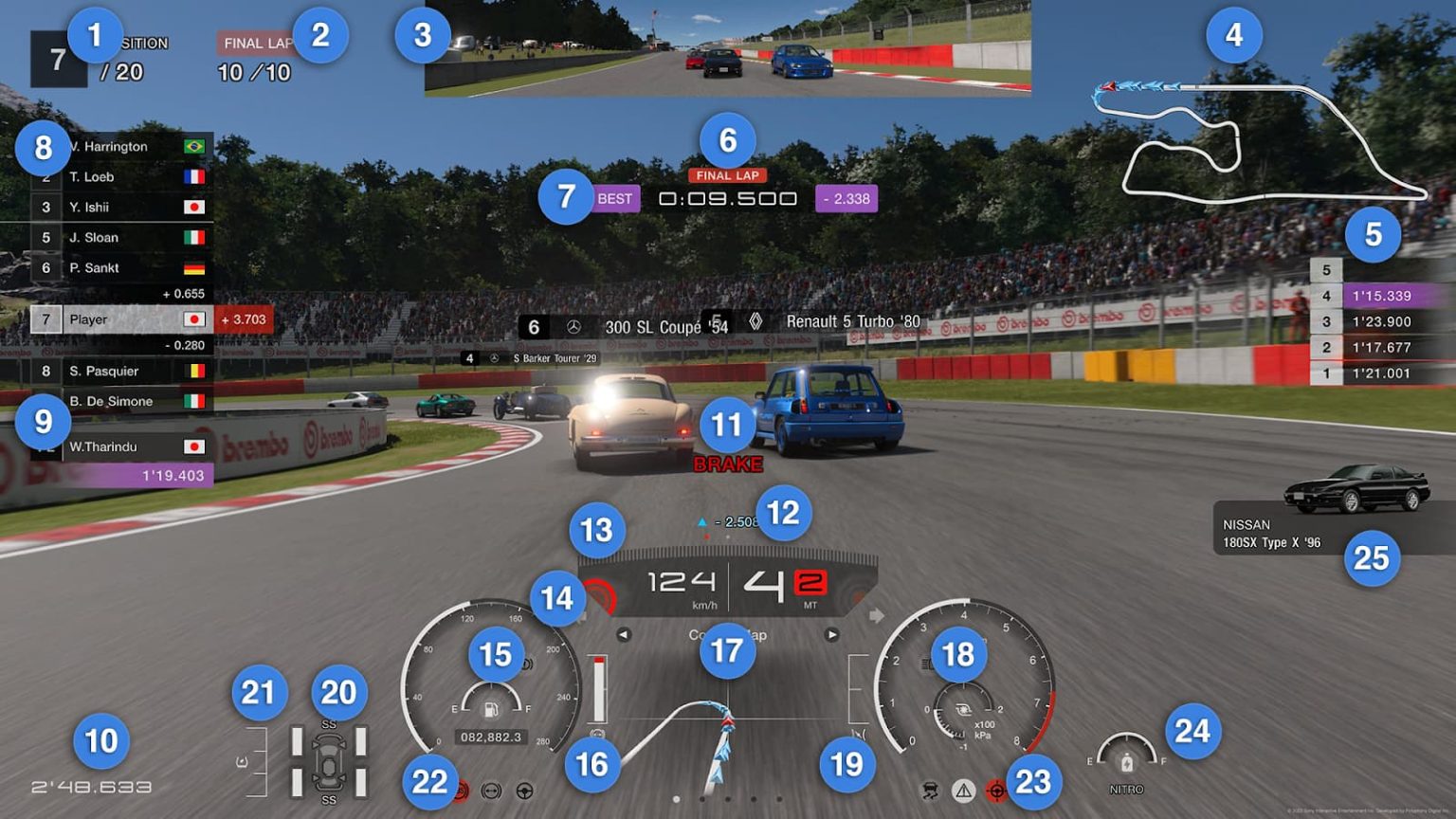The width and height of the screenshot is (1456, 819).
Task: Select the red ABS warning icon
Action: coord(461,792)
